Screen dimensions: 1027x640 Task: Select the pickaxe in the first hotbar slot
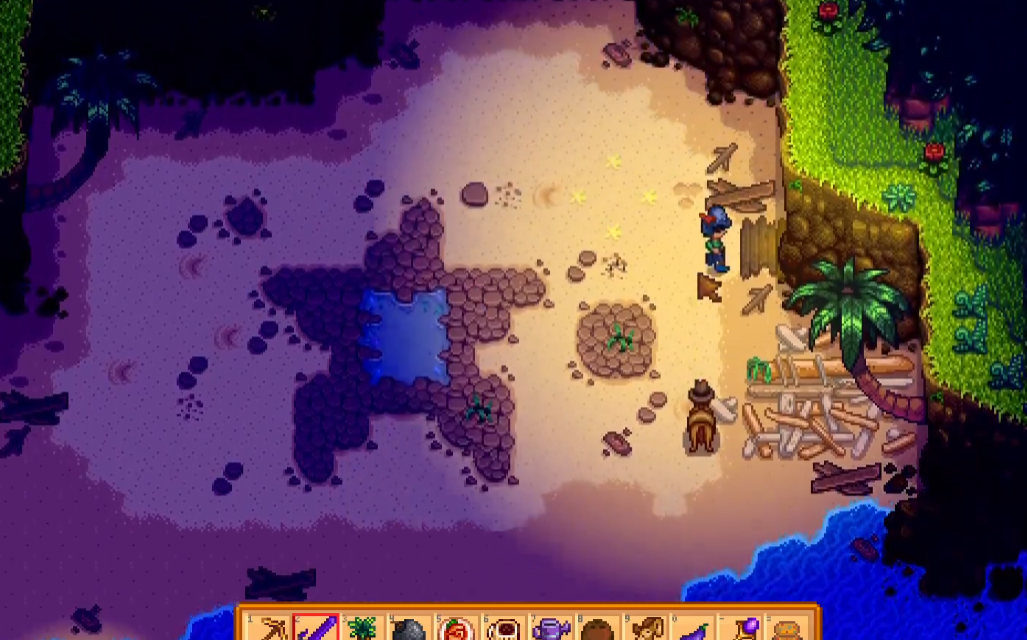coord(269,628)
